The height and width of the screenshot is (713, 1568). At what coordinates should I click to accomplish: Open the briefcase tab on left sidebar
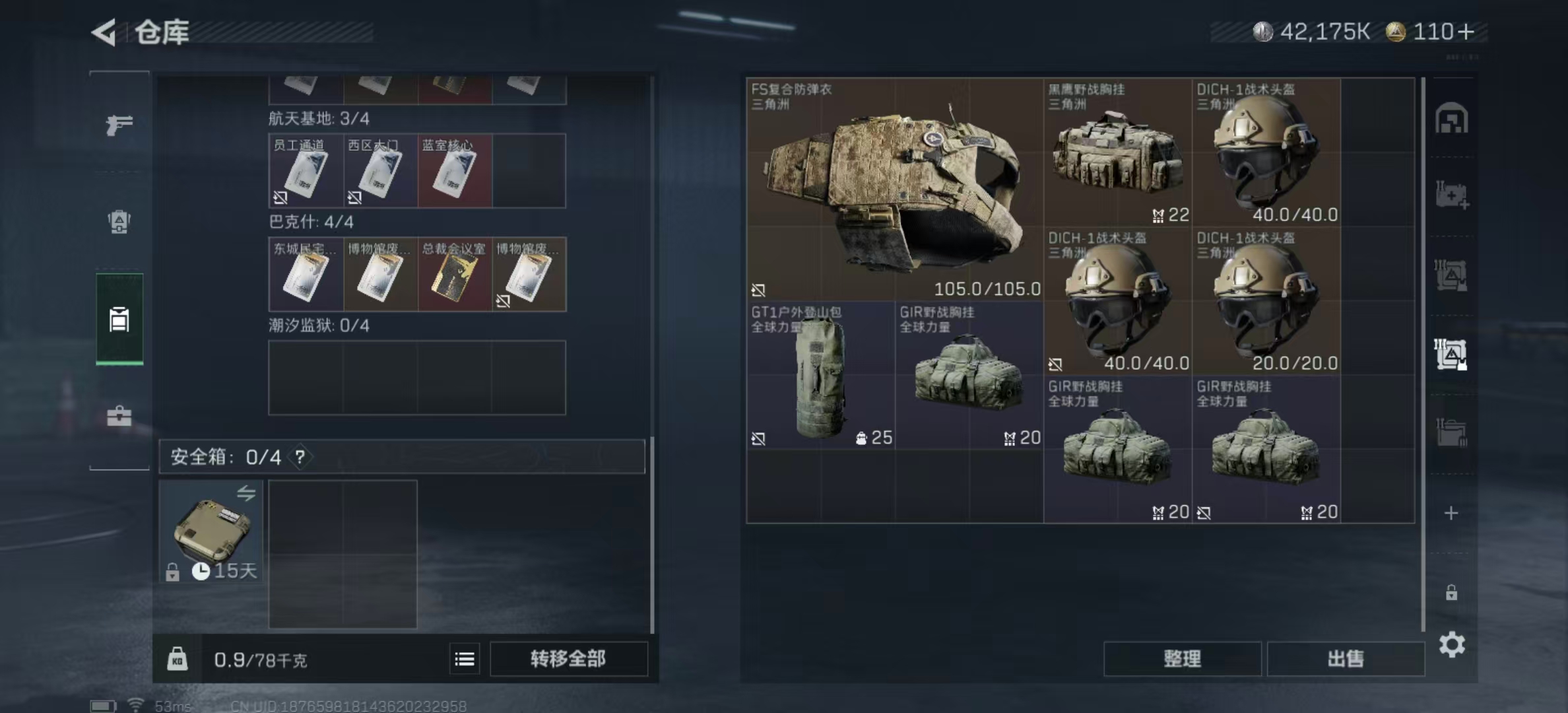coord(119,416)
